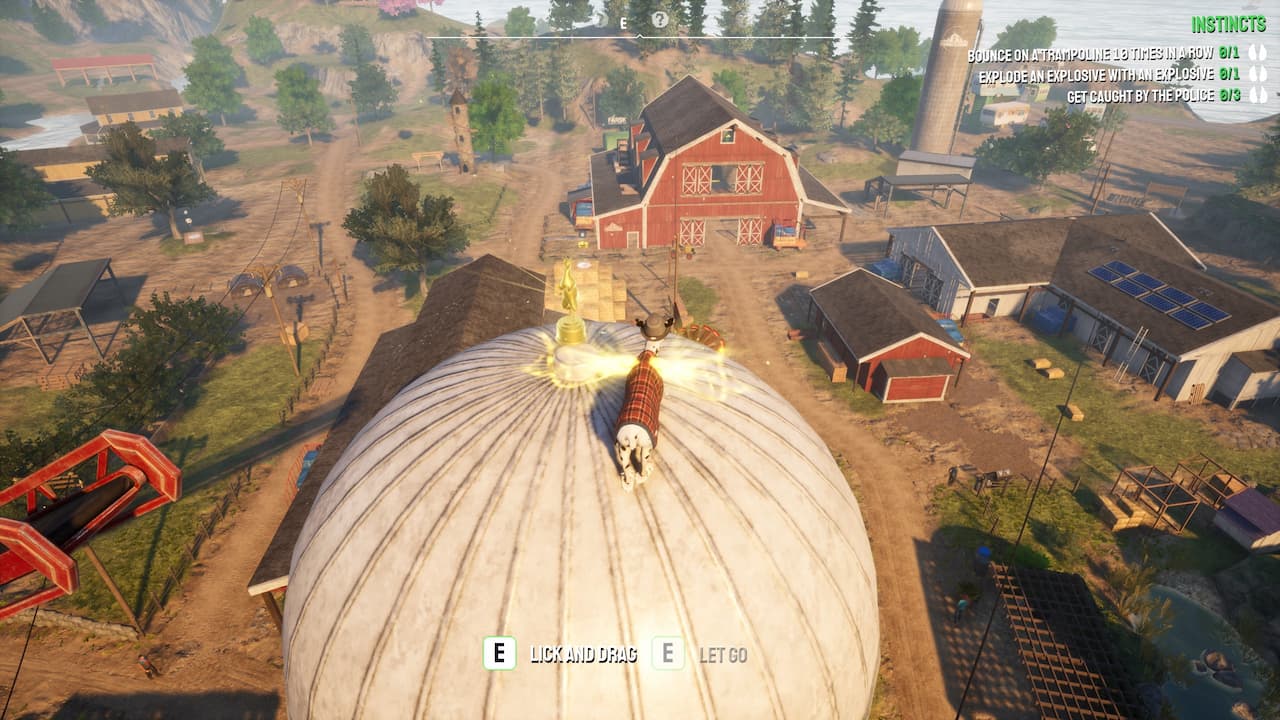Choose the explode an explosive instinct

[1094, 75]
